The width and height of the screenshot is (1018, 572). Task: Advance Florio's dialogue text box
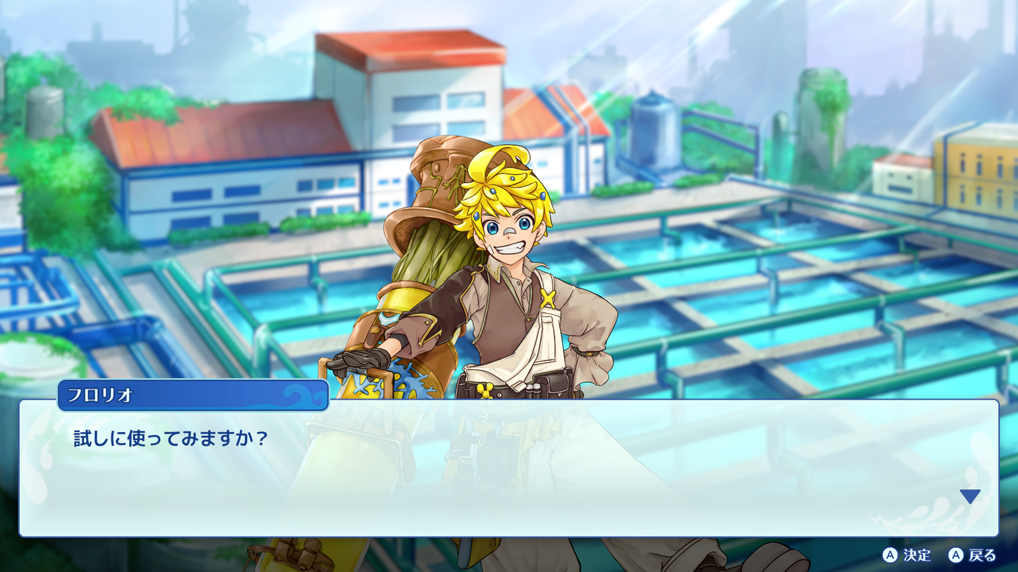(x=508, y=470)
